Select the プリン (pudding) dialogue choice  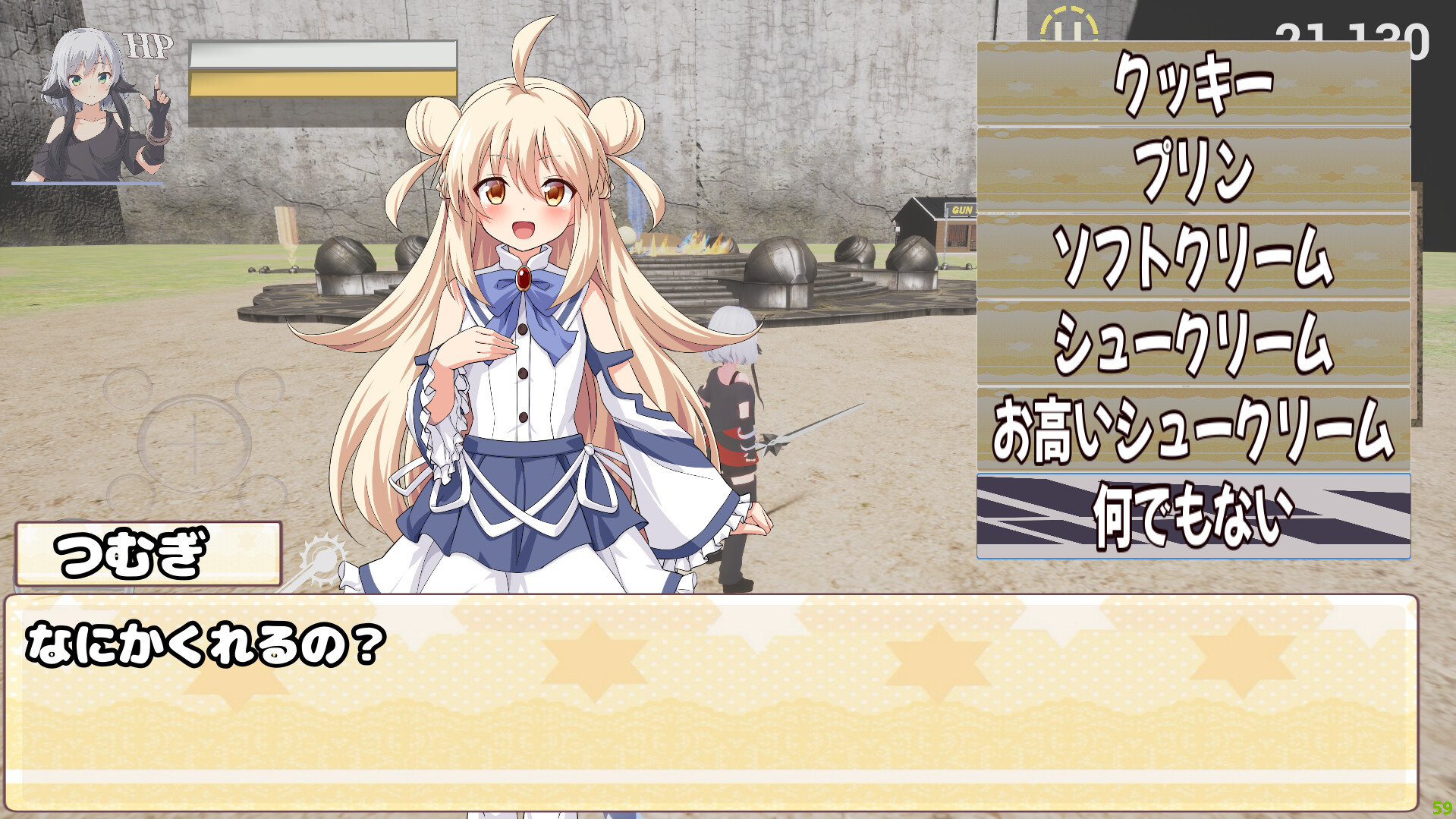[x=1193, y=169]
